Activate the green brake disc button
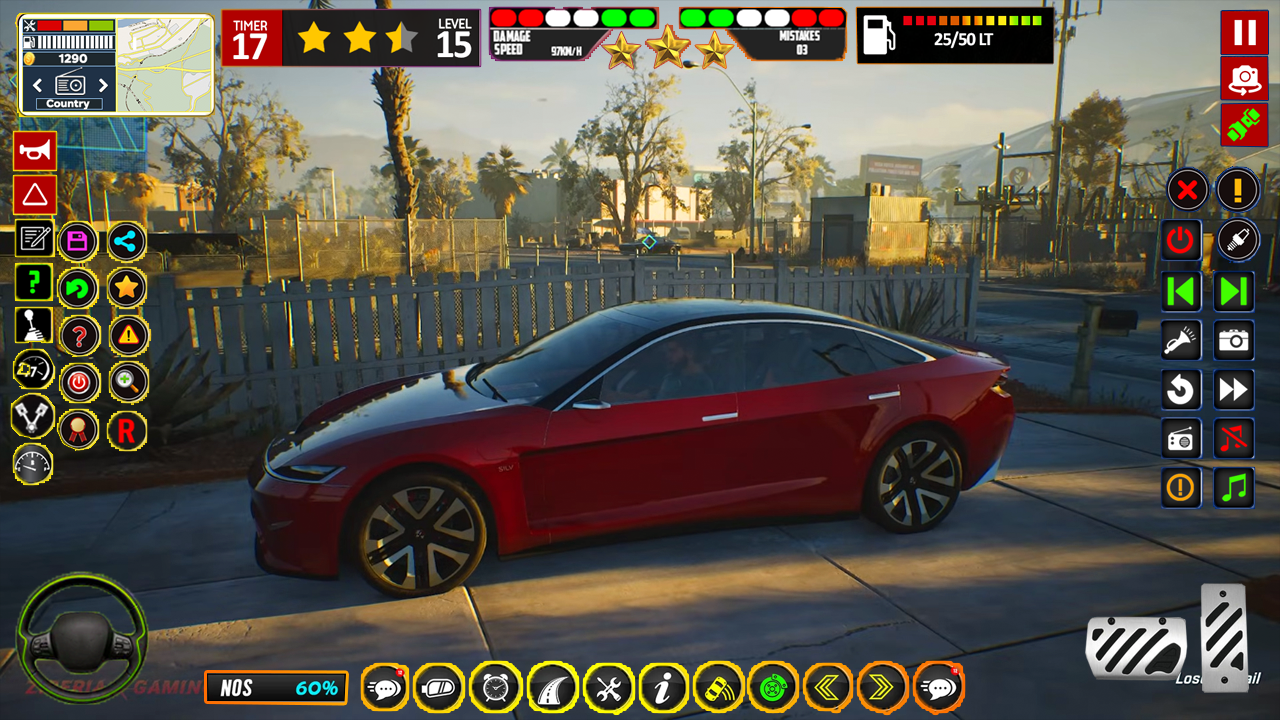Screen dimensions: 1280x720 (773, 688)
